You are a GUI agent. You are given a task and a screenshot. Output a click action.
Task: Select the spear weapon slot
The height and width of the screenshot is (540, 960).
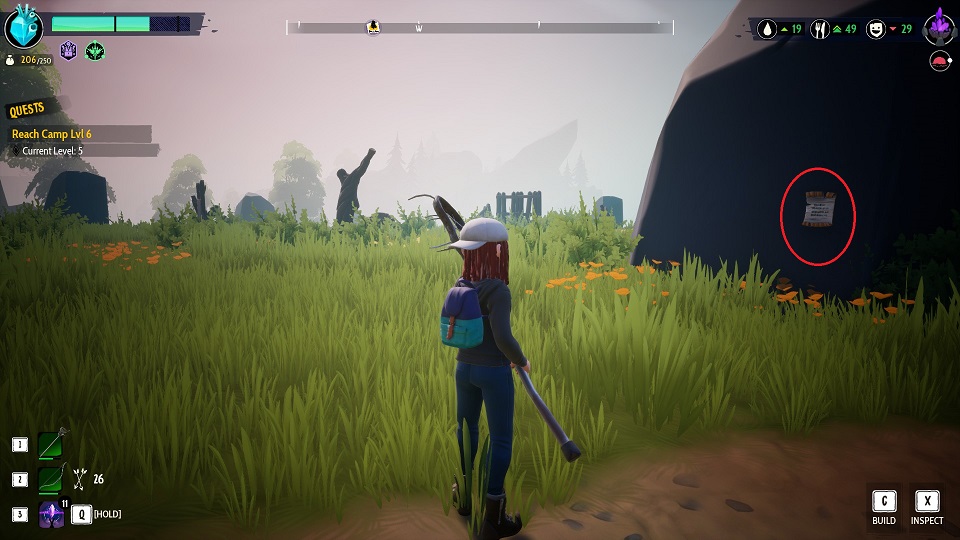[52, 445]
